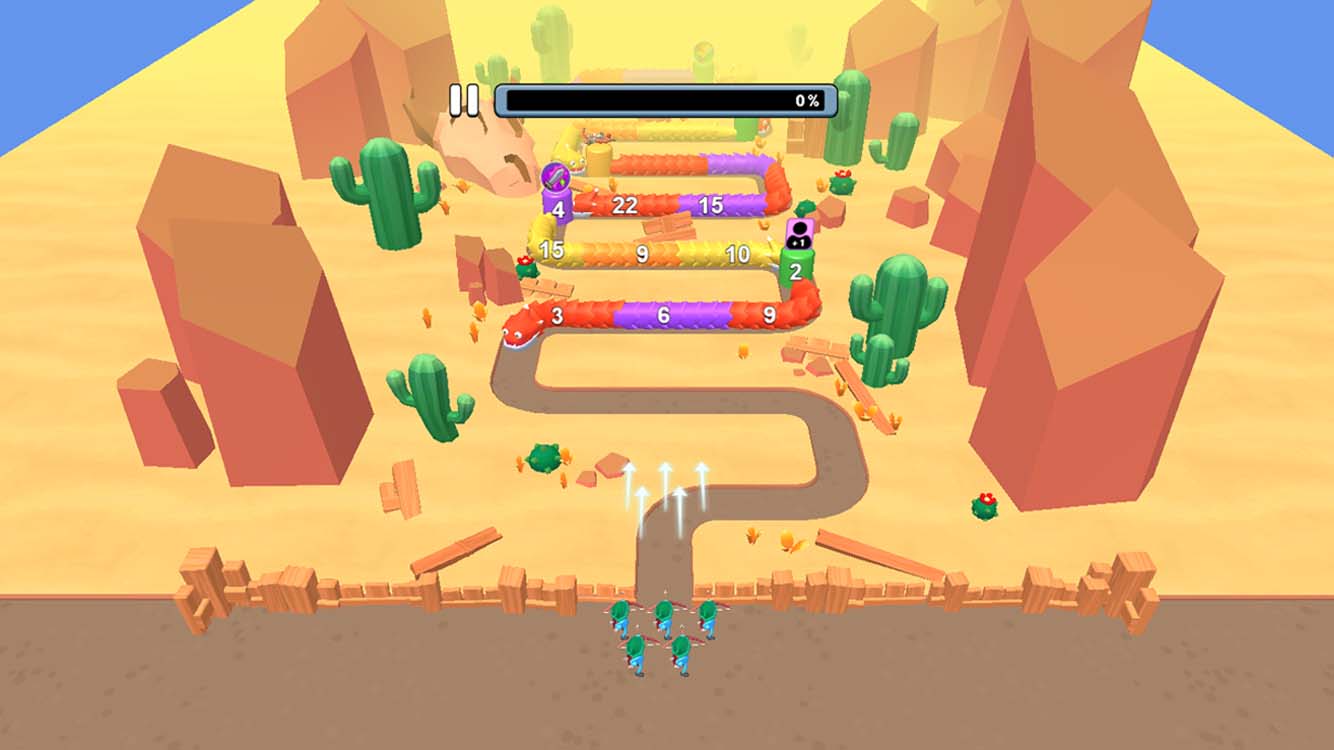The width and height of the screenshot is (1334, 750).
Task: Hit the yellow segment numbered 10
Action: tap(738, 251)
